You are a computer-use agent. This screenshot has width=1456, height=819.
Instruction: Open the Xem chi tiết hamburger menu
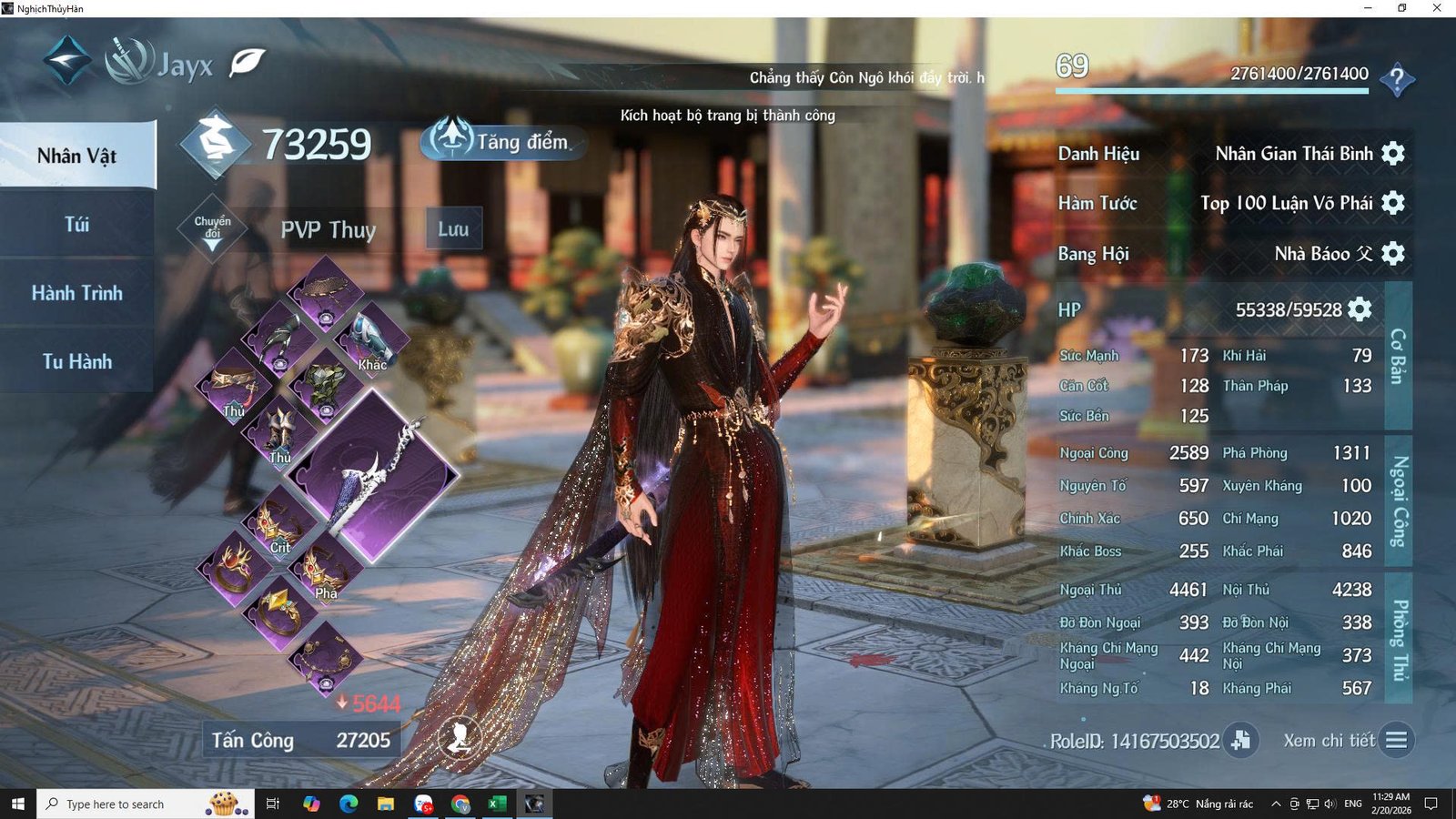[1399, 741]
